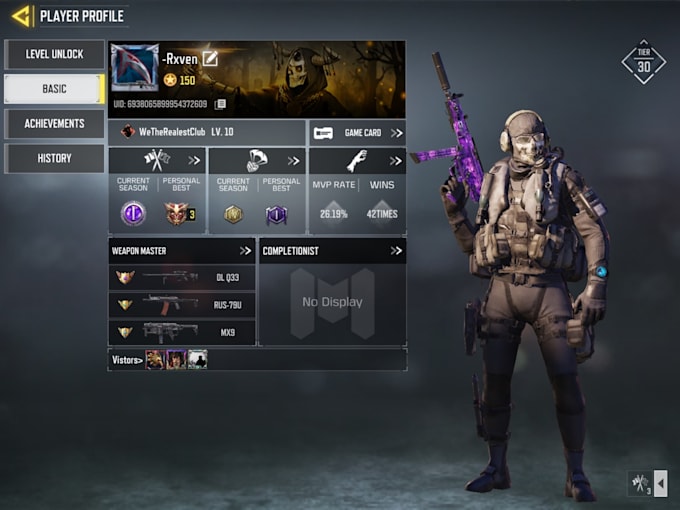The height and width of the screenshot is (510, 680).
Task: Switch to the Achievements tab
Action: [x=54, y=124]
